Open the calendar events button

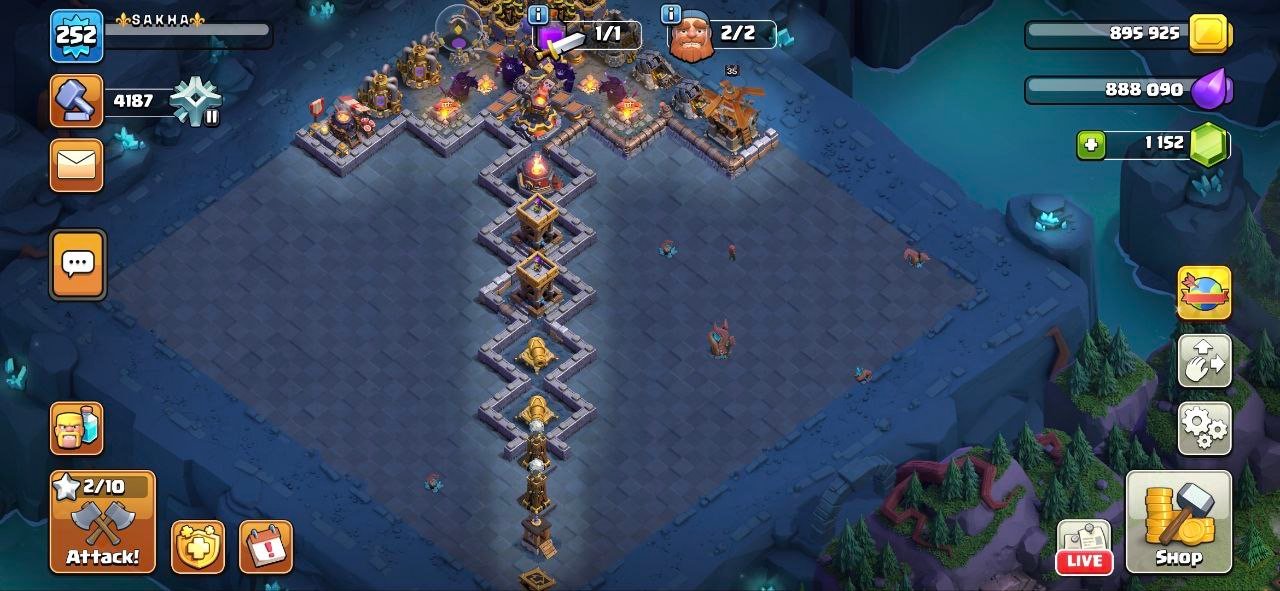click(x=266, y=547)
